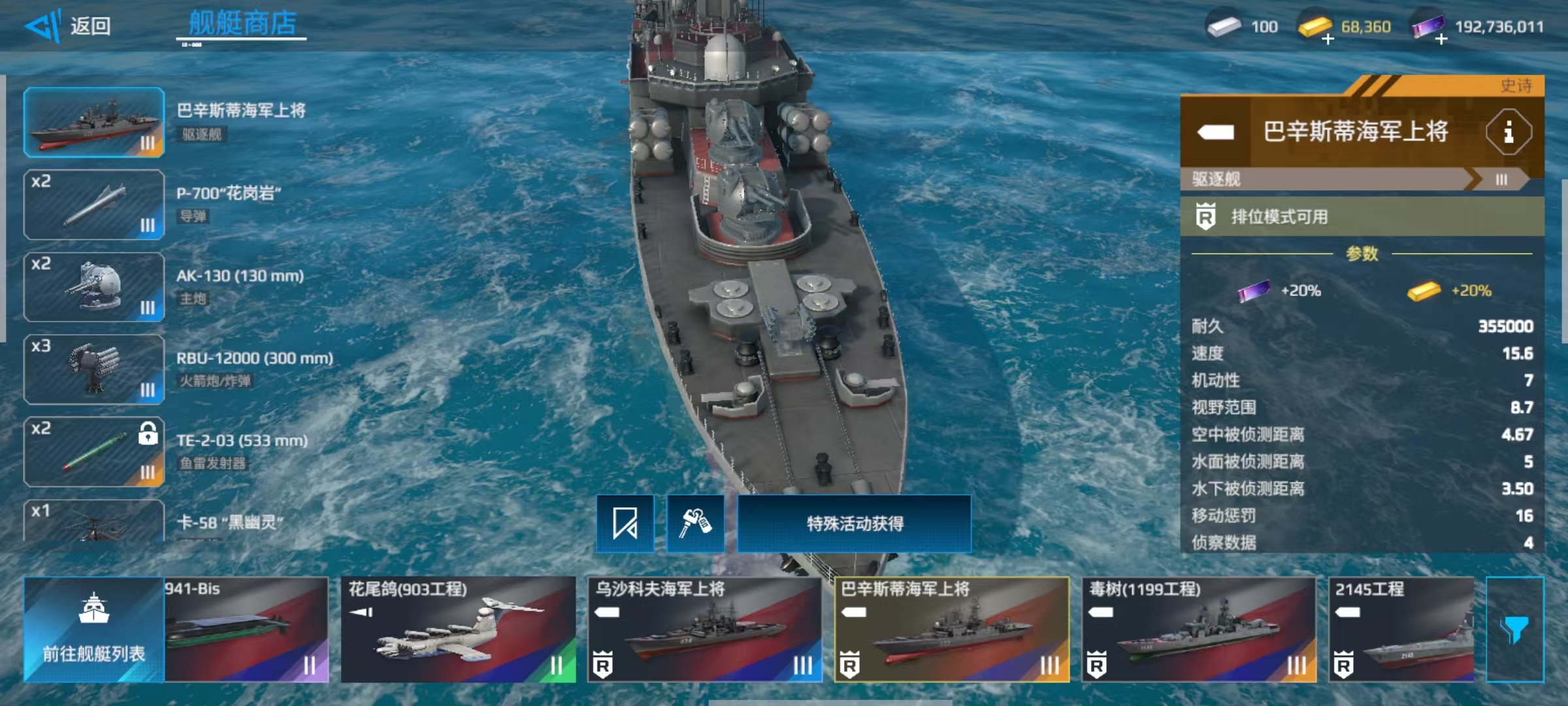Select the P-700 花岗岩 missile slot

coord(94,205)
